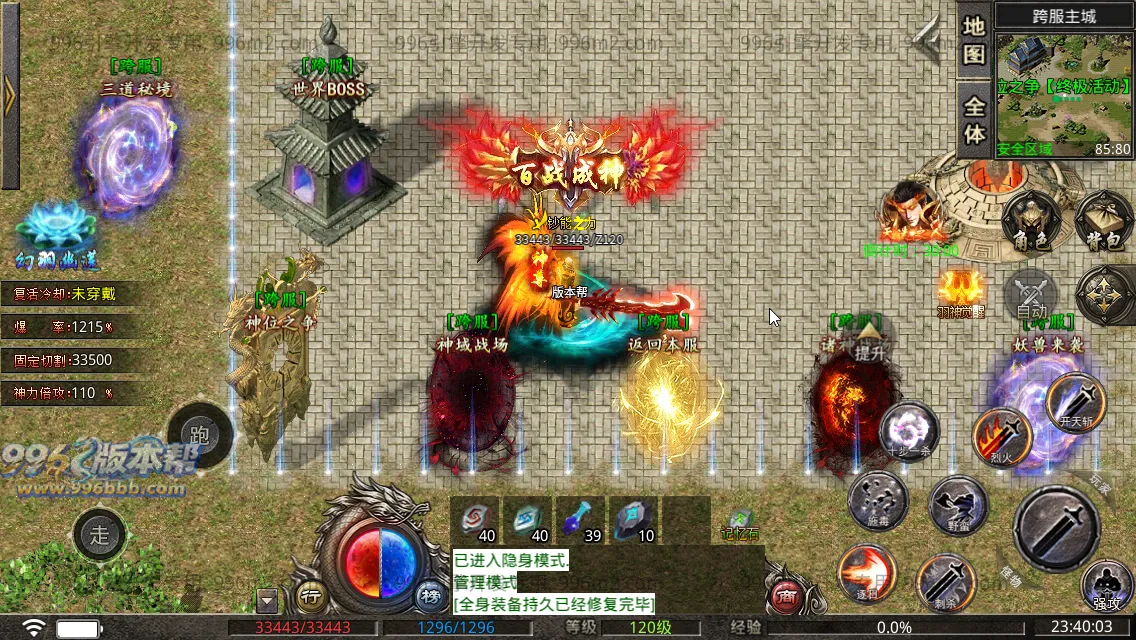Click the large sword basic attack button

(1056, 527)
